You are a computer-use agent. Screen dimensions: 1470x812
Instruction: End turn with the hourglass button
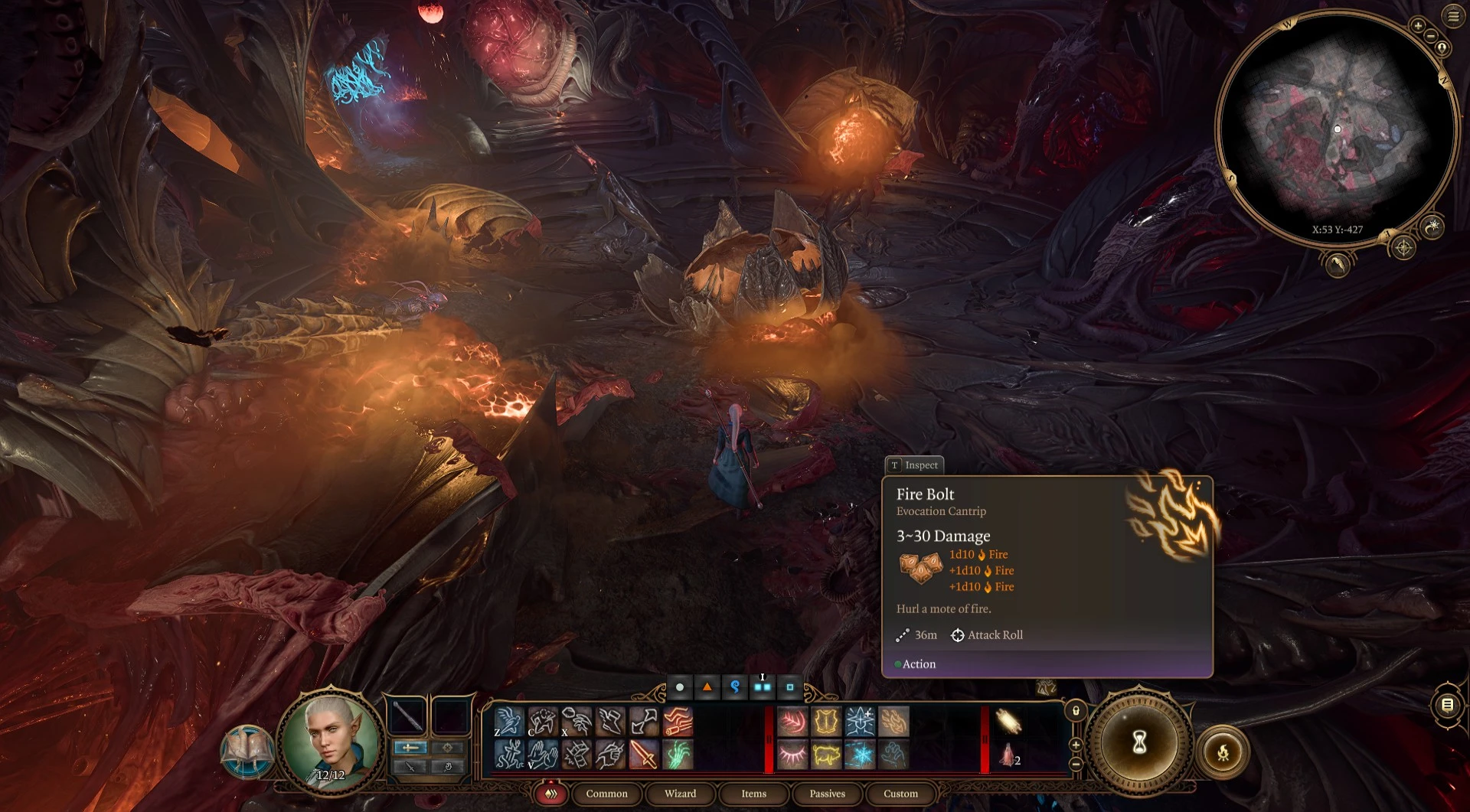[x=1138, y=742]
